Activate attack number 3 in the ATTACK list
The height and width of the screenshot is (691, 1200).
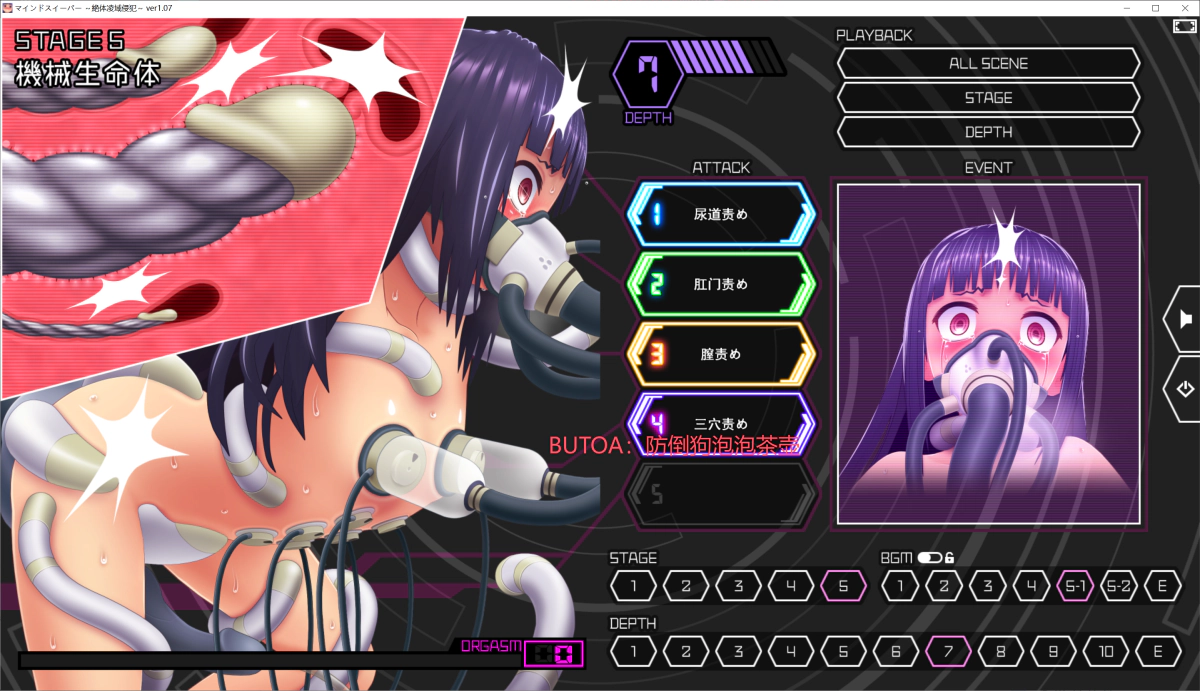[x=720, y=354]
